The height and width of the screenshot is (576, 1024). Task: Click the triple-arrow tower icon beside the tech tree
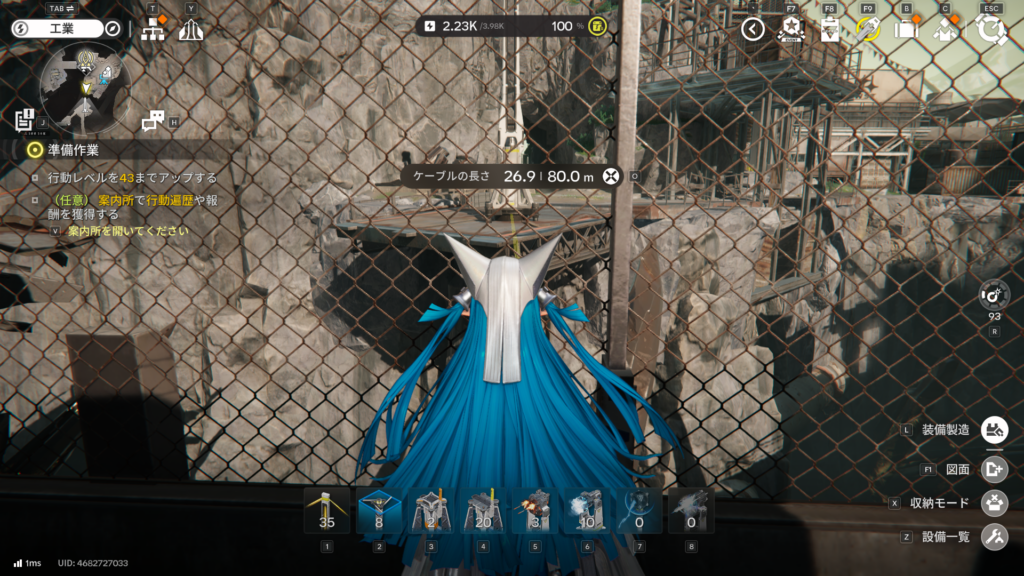pos(191,30)
